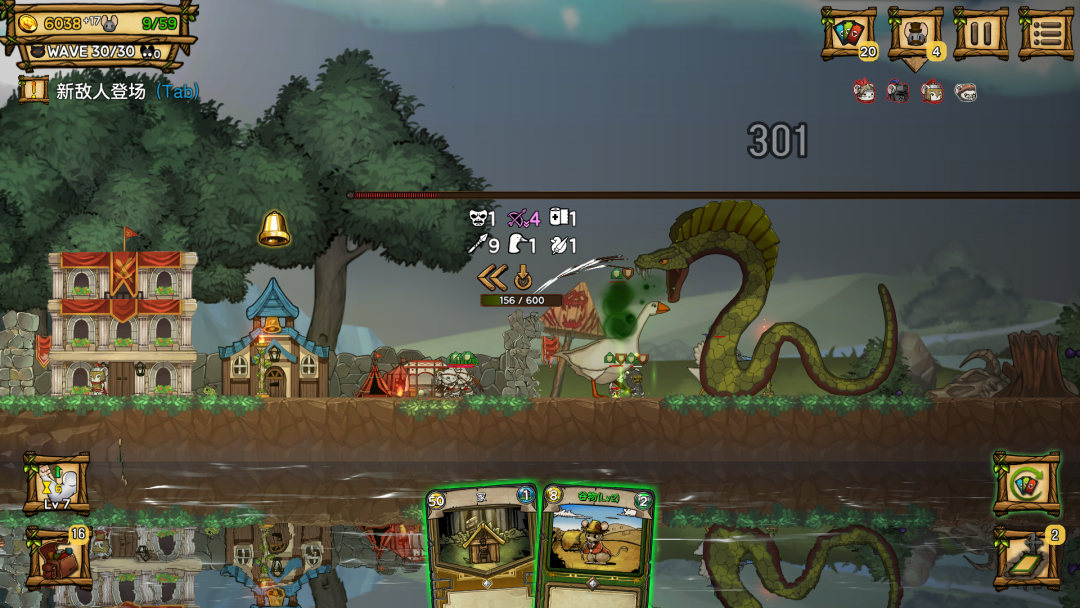Select the gold helmet mouse portrait
The image size is (1080, 608).
click(932, 92)
